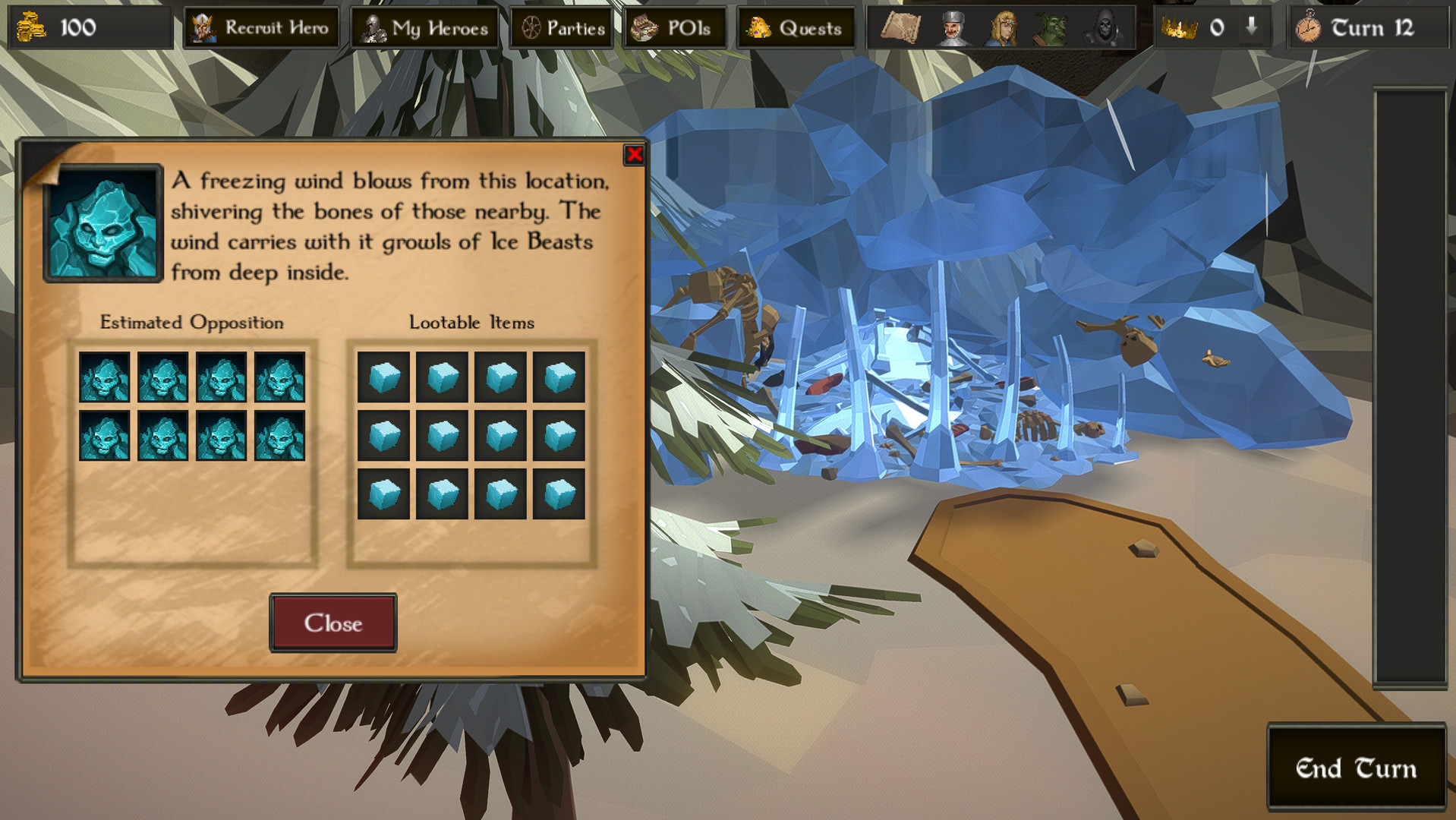Toggle the map scroll filter
Viewport: 1456px width, 820px height.
point(900,27)
